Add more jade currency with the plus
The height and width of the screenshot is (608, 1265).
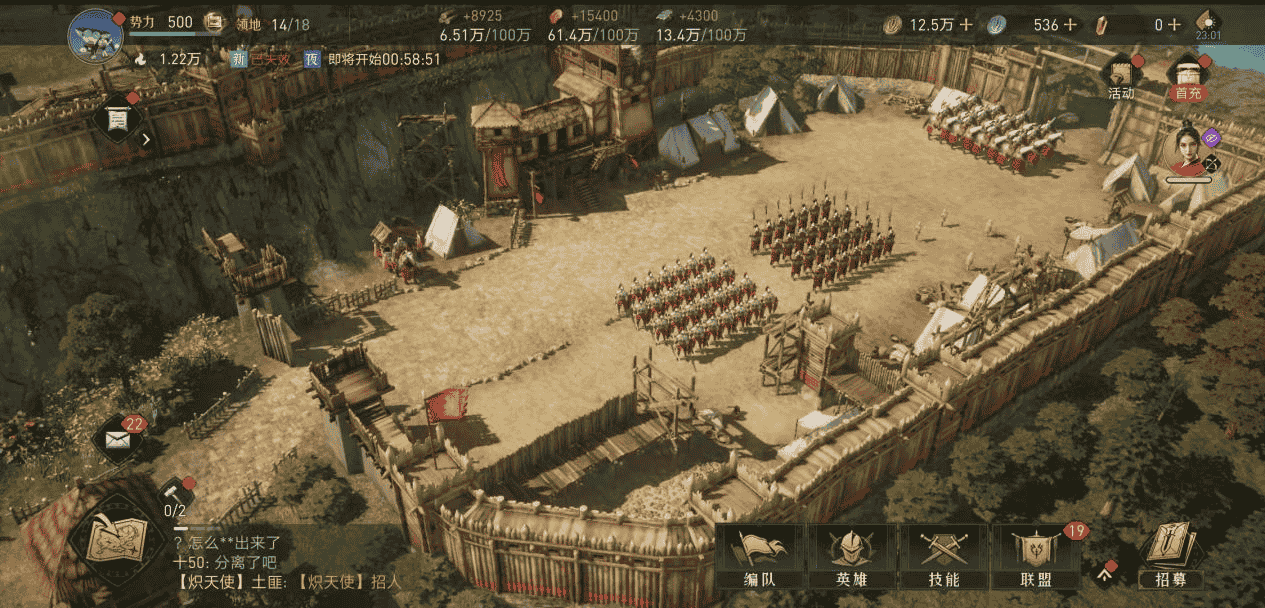[x=1067, y=25]
